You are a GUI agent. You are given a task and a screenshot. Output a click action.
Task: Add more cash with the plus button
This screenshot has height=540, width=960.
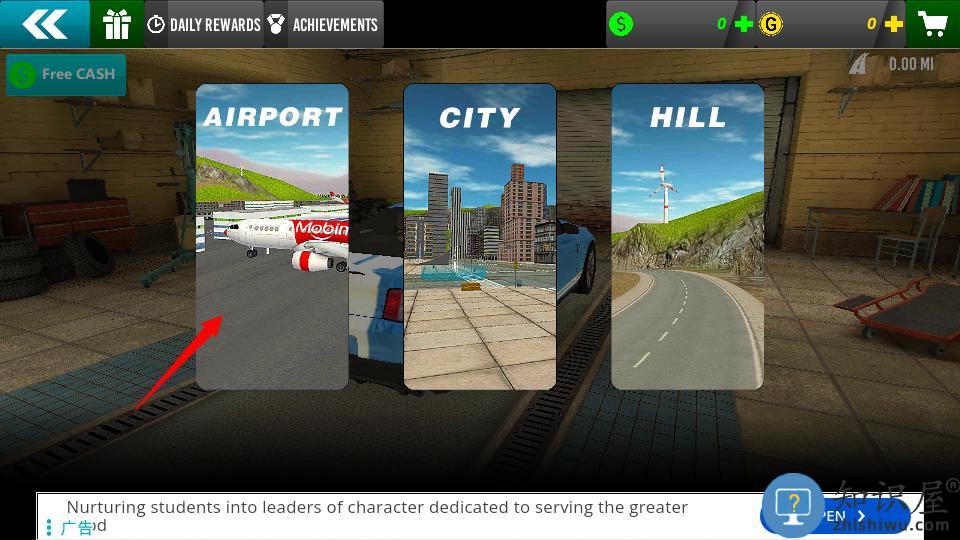click(x=744, y=24)
